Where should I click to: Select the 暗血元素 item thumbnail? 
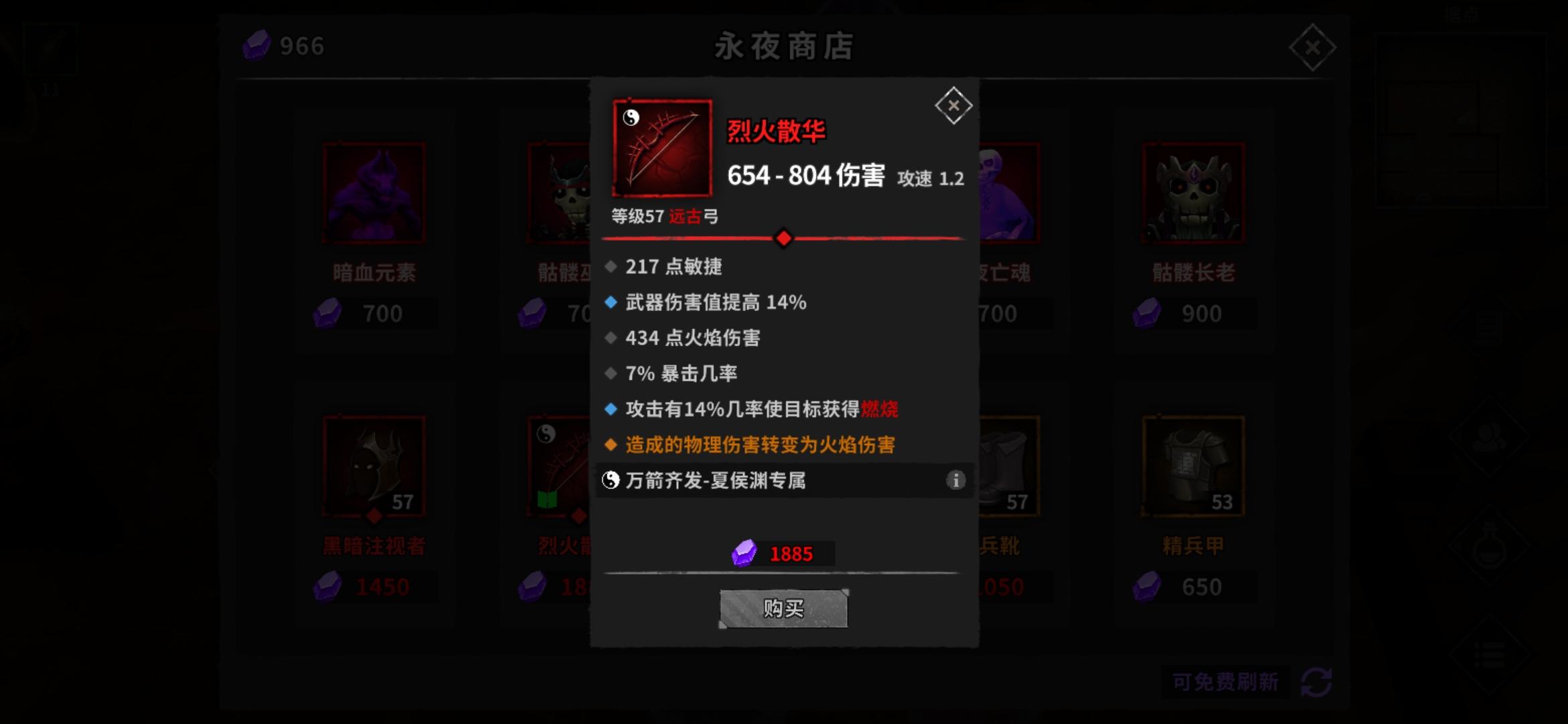tap(373, 192)
